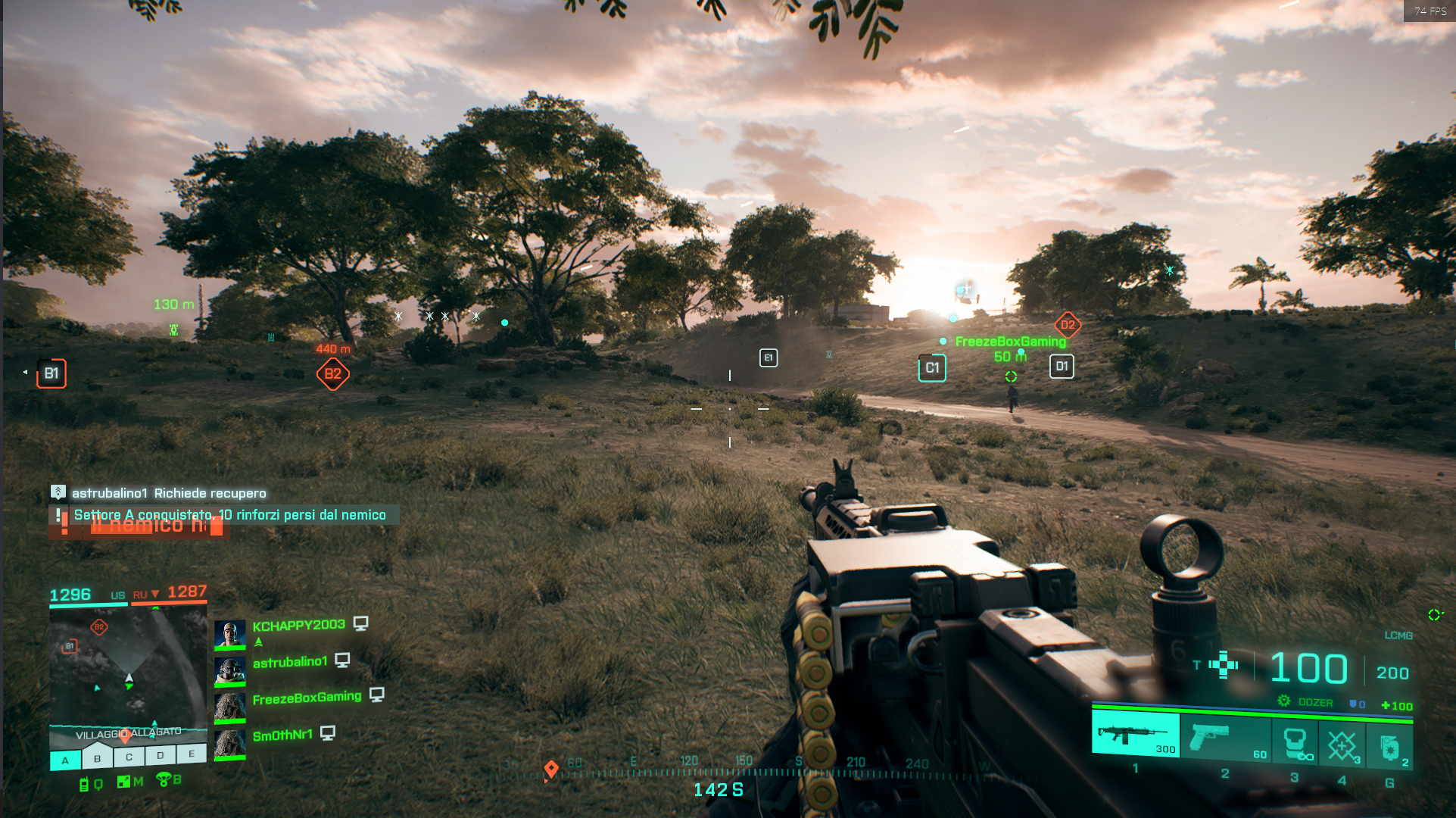Select sector D under the minimap
Image resolution: width=1456 pixels, height=818 pixels.
[x=161, y=755]
